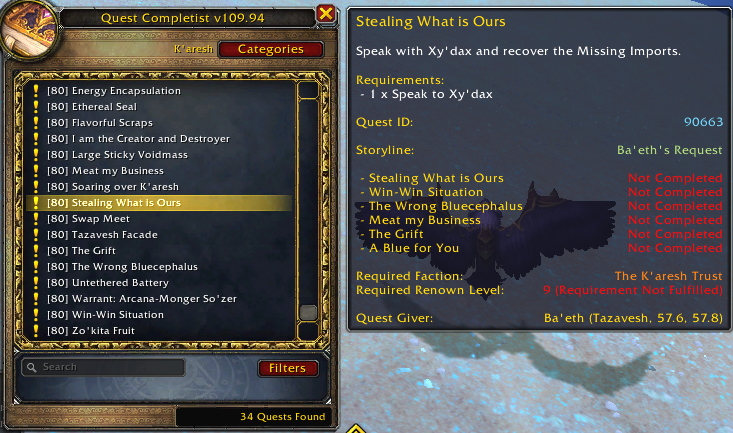
Task: Select The Wrong Bluecephalus list entry
Action: (135, 267)
